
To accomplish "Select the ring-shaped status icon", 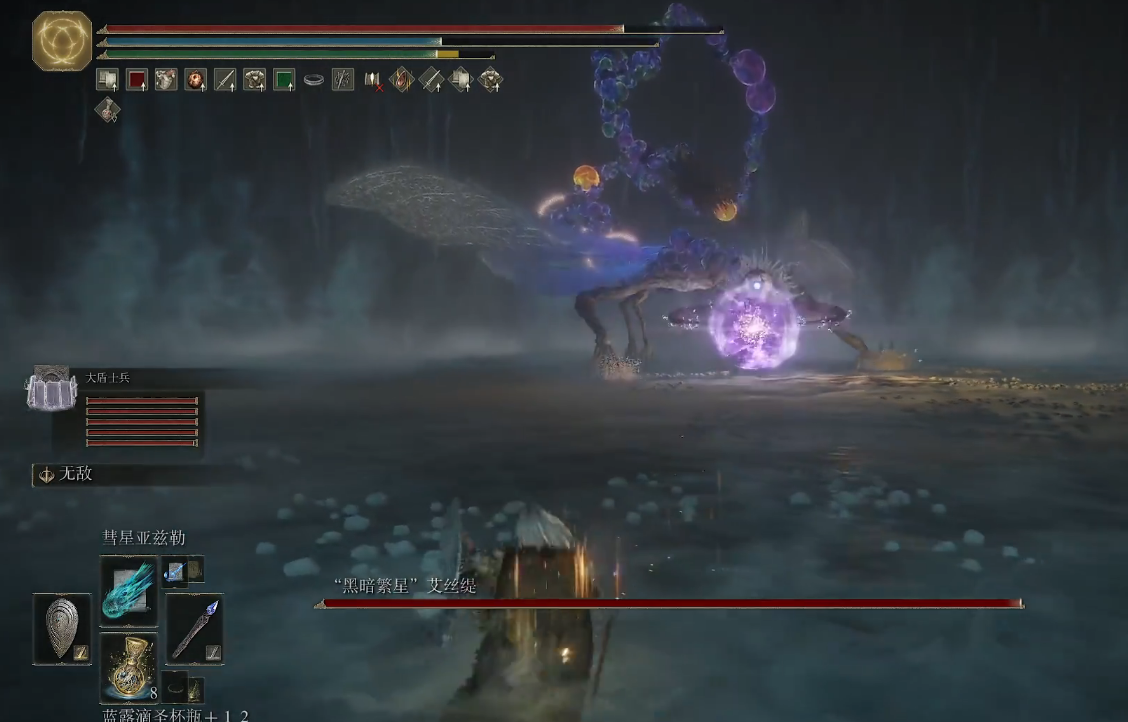I will pos(314,80).
